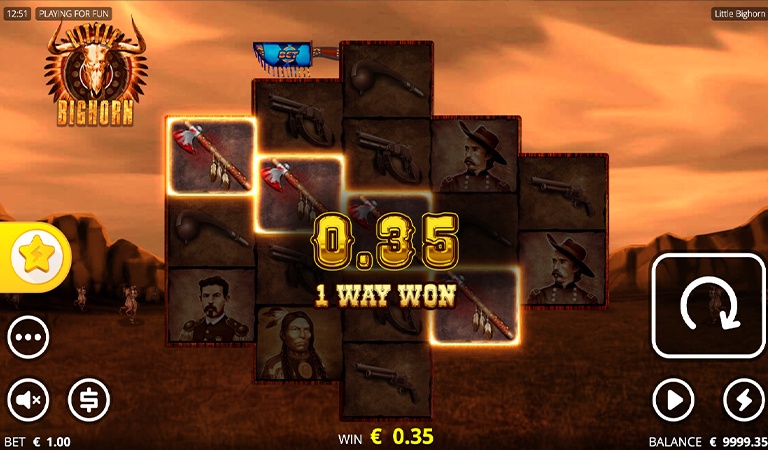
Task: Start autoplay with the play triangle button
Action: coord(673,400)
